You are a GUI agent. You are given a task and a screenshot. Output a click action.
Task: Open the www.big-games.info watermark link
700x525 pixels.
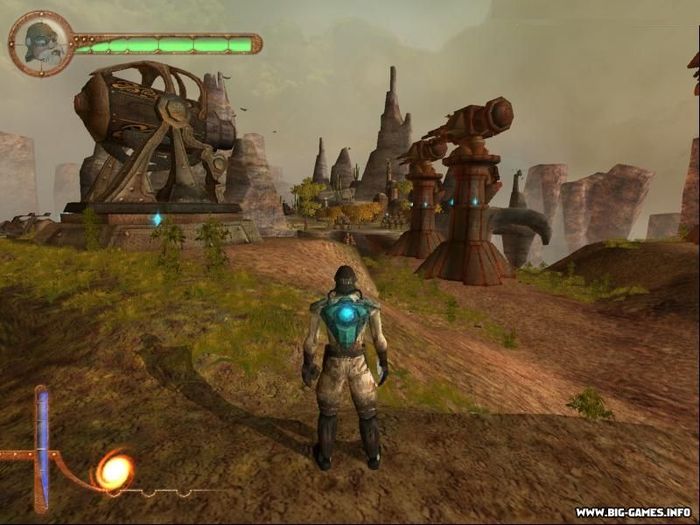[x=633, y=513]
